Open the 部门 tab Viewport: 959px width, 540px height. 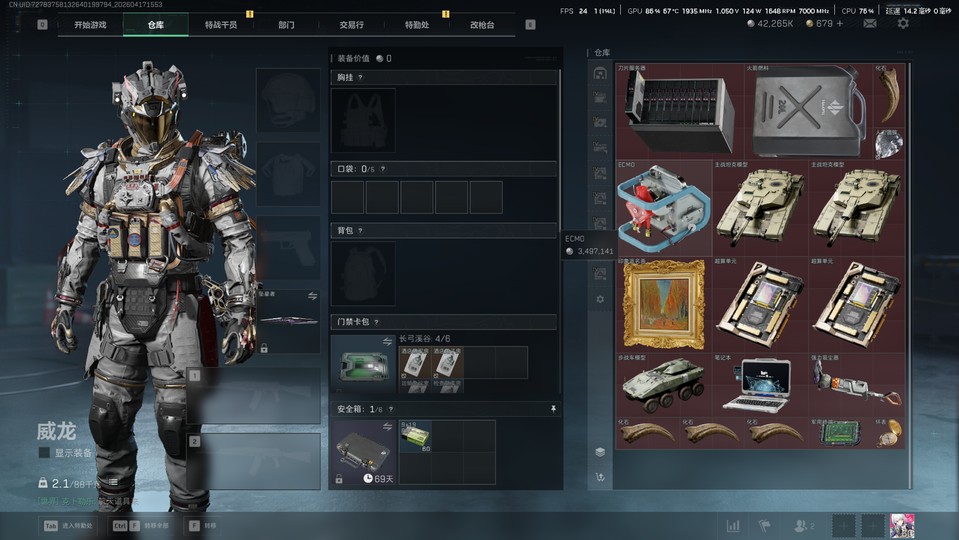286,24
